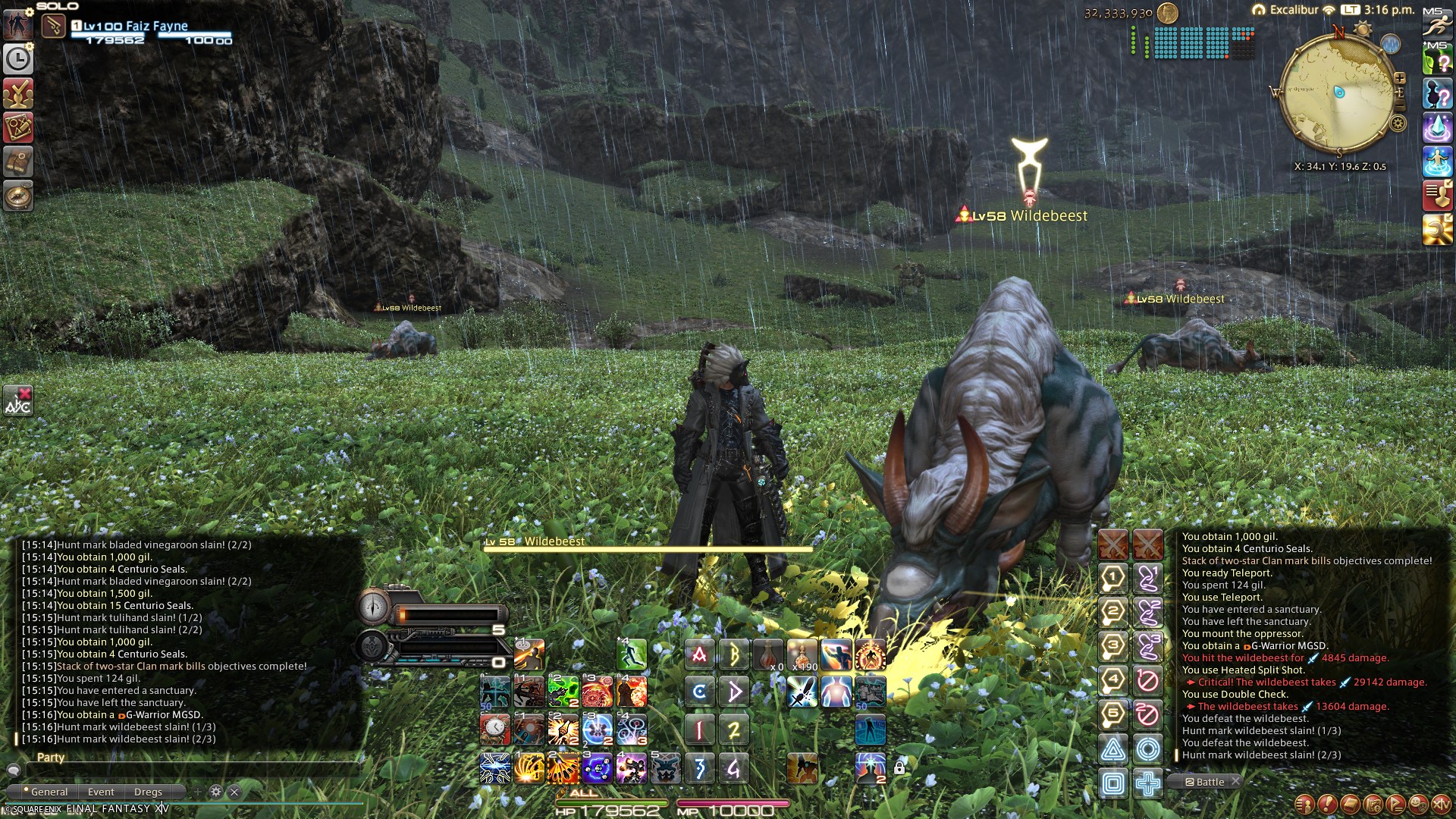Apply the blue triangle target sign

(x=1112, y=749)
